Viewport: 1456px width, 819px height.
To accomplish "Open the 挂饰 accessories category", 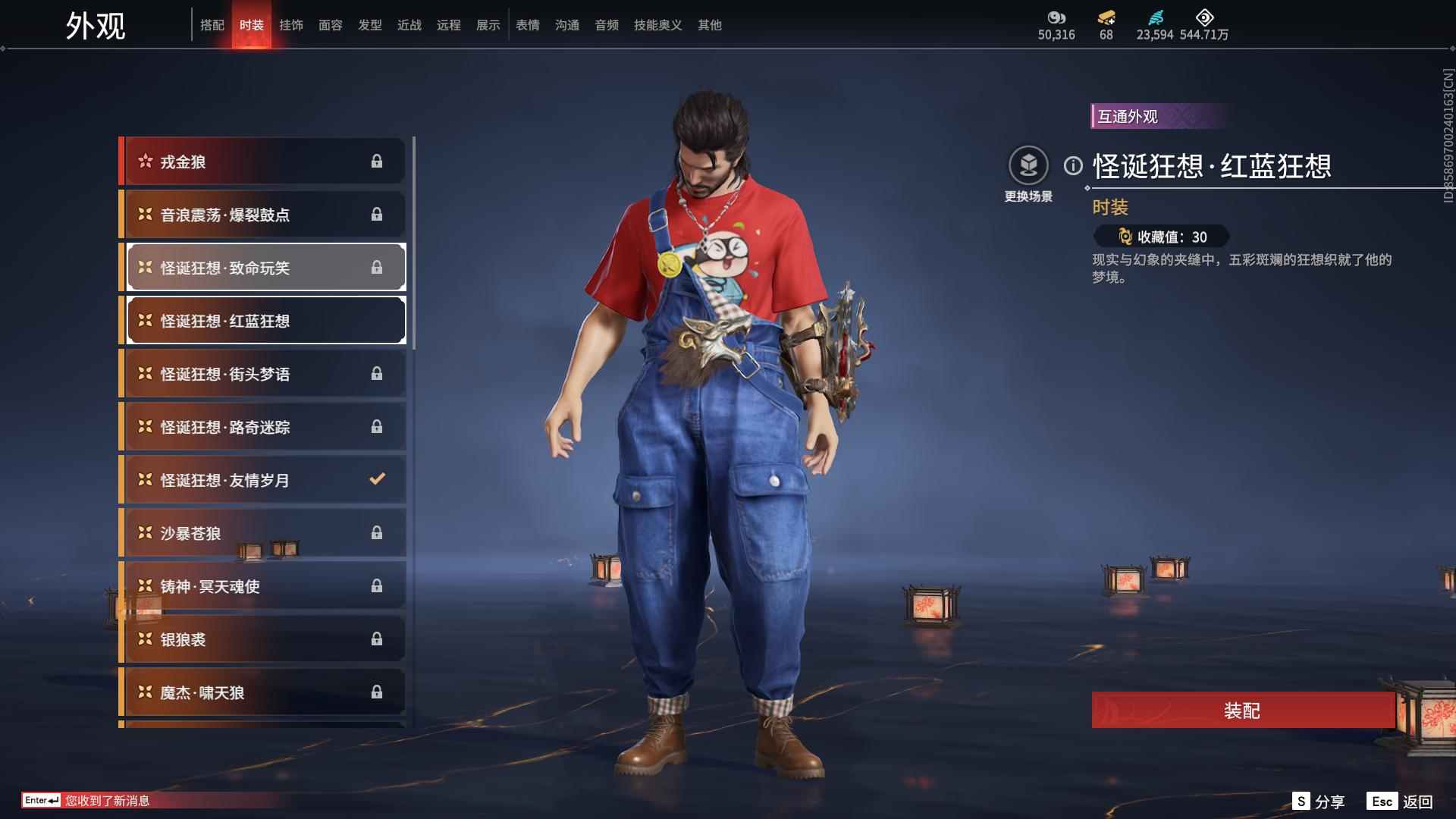I will point(292,24).
